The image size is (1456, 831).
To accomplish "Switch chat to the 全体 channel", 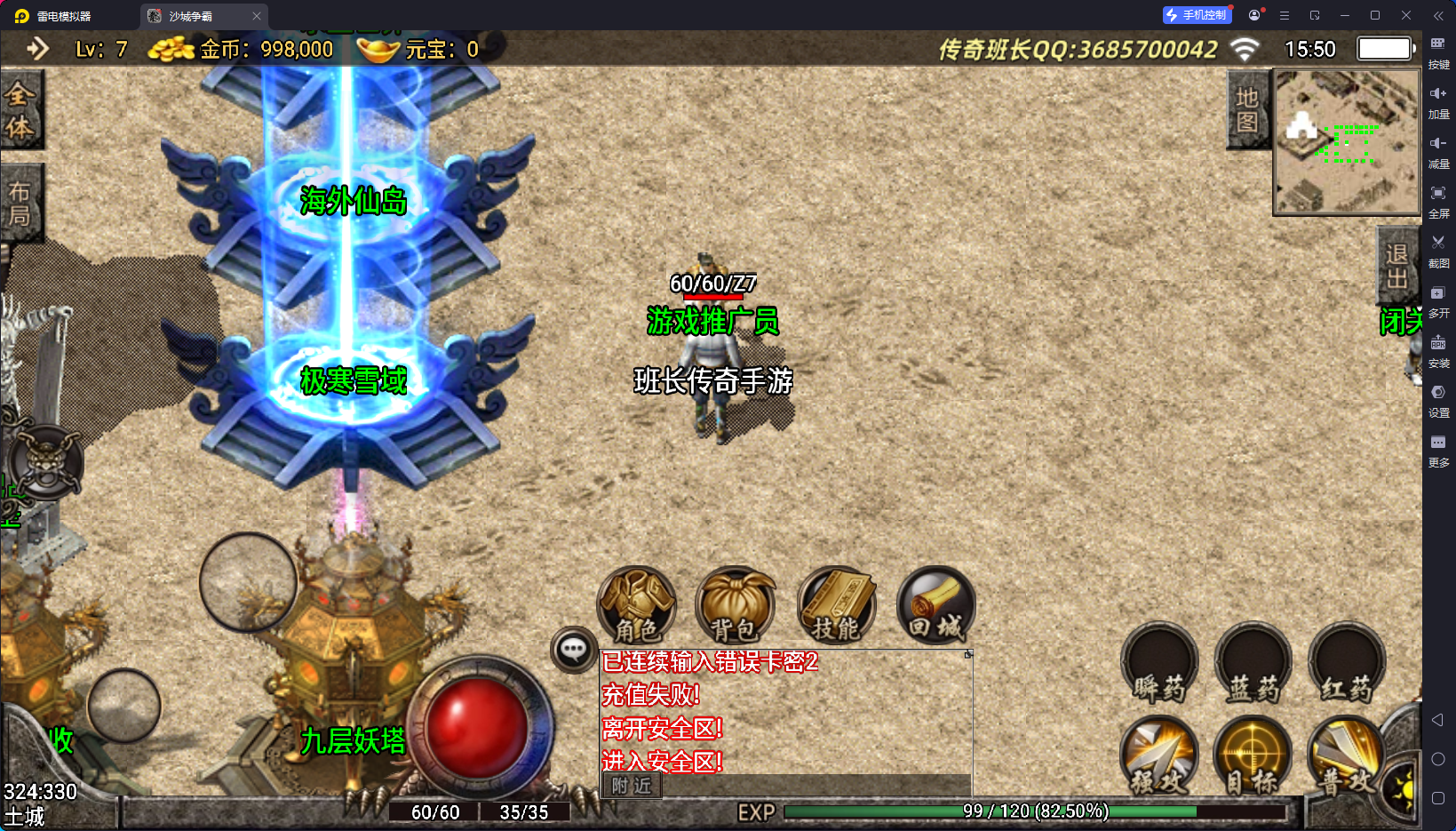I will 20,110.
